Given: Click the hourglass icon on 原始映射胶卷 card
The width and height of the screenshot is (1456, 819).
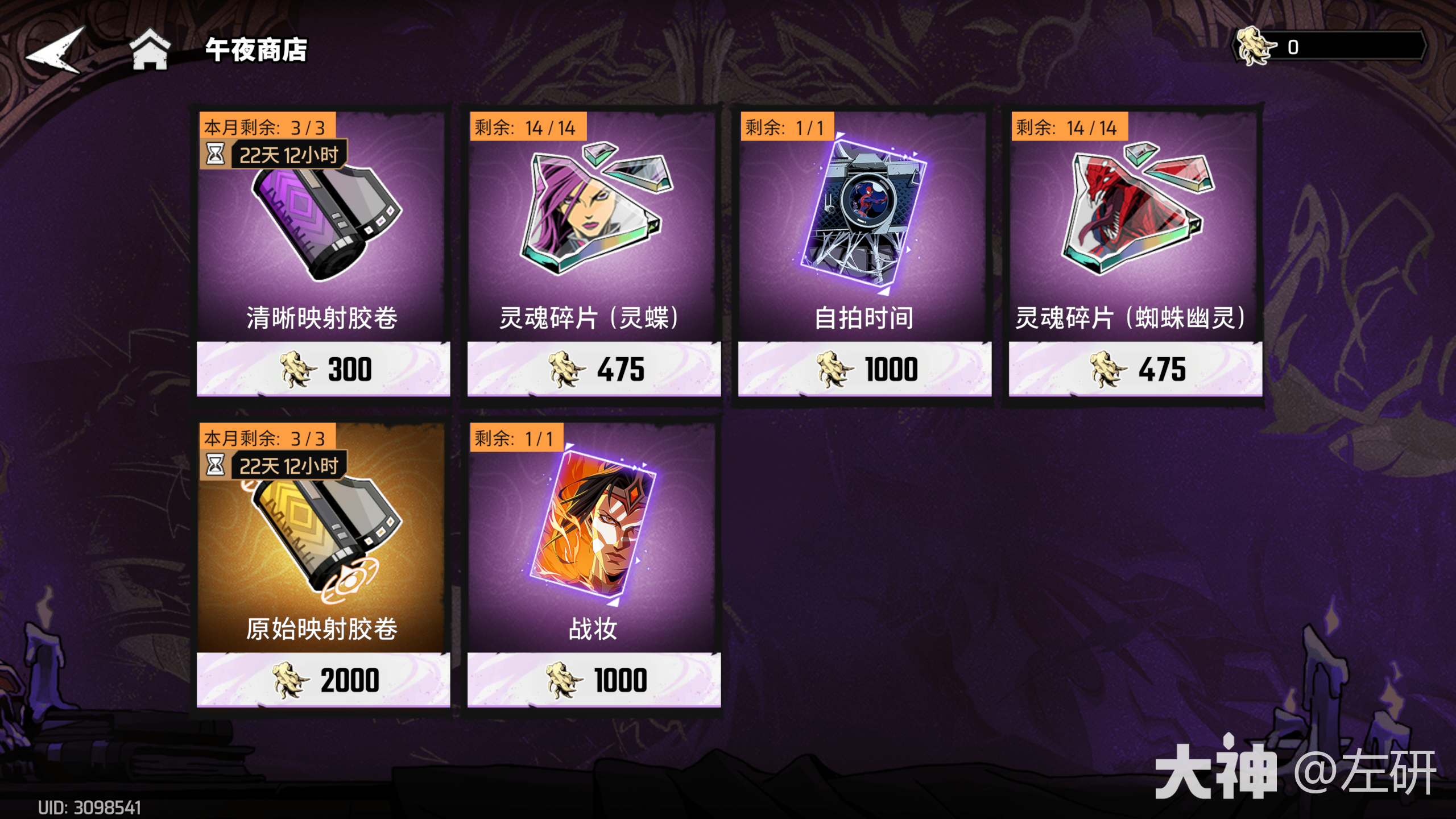Looking at the screenshot, I should pyautogui.click(x=215, y=465).
